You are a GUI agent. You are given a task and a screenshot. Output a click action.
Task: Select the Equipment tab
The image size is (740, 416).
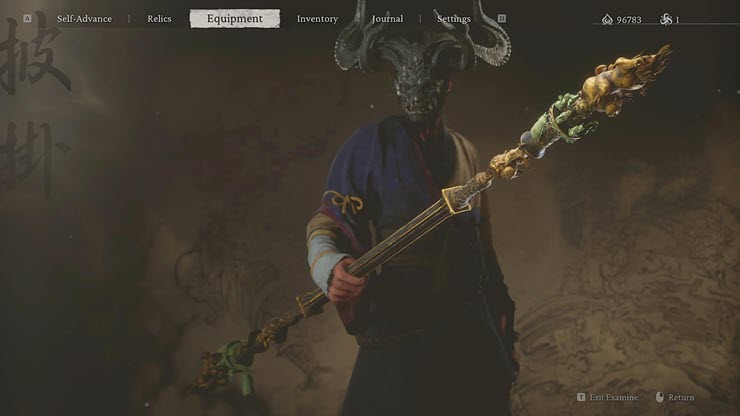pyautogui.click(x=235, y=19)
